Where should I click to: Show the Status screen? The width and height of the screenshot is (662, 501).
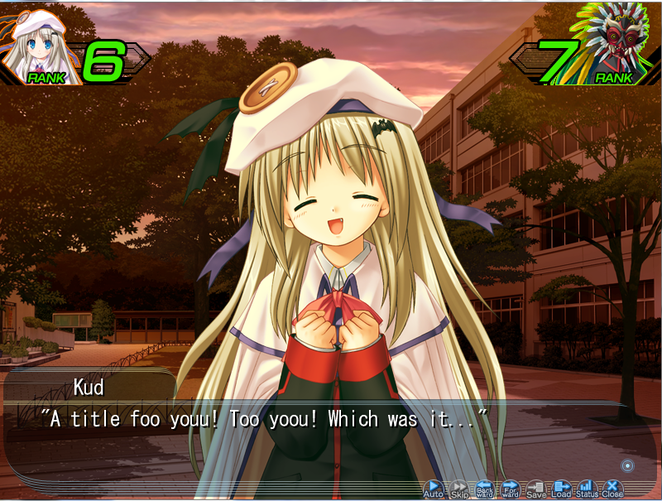click(x=587, y=488)
